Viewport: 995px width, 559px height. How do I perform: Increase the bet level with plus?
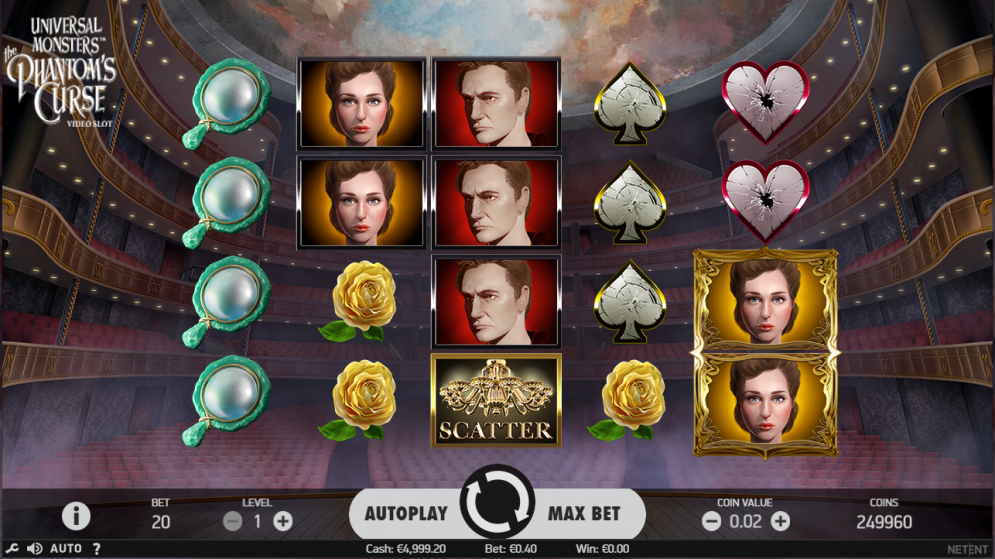(x=283, y=521)
